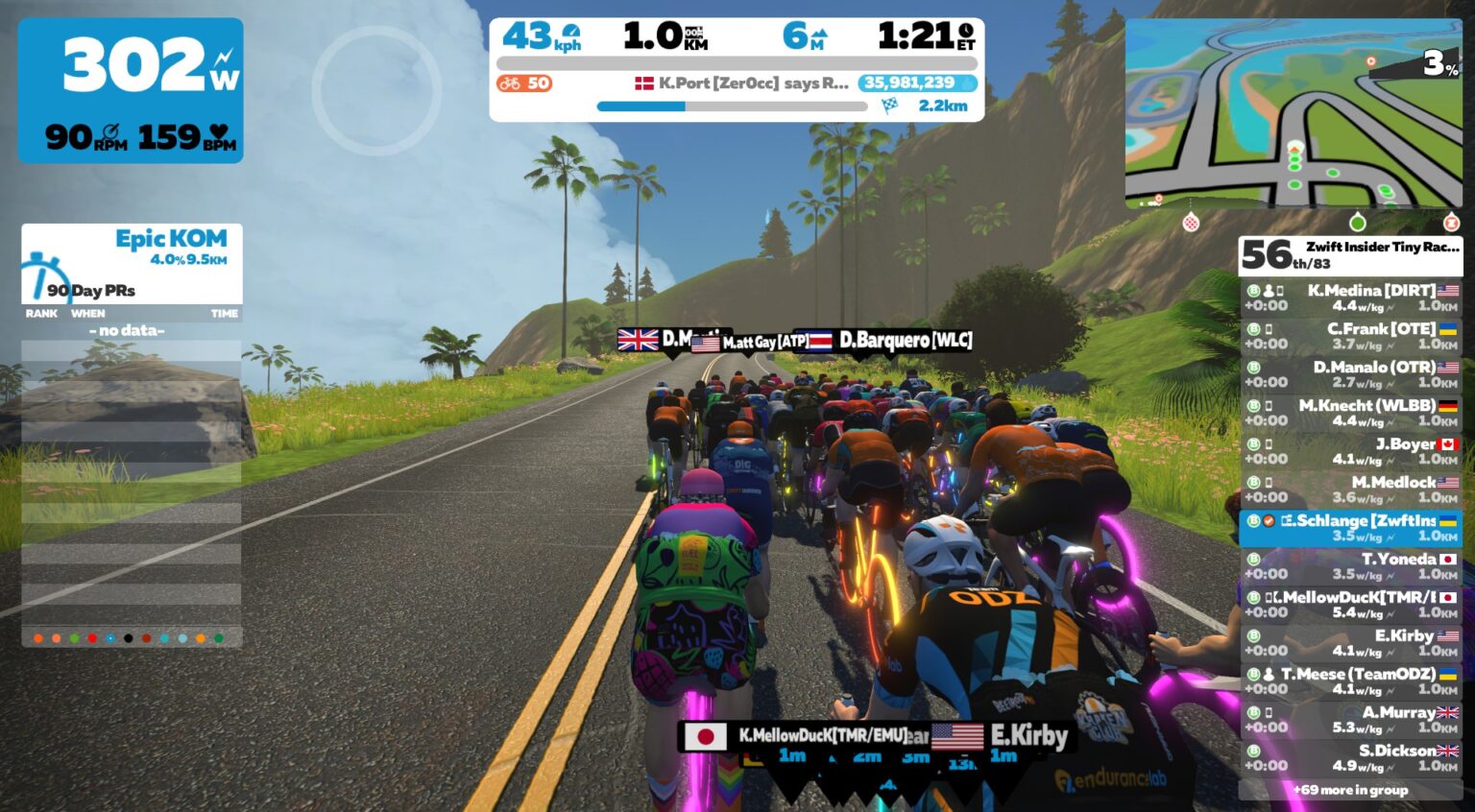Viewport: 1475px width, 812px height.
Task: Click the minimap in the corner
Action: [1293, 112]
